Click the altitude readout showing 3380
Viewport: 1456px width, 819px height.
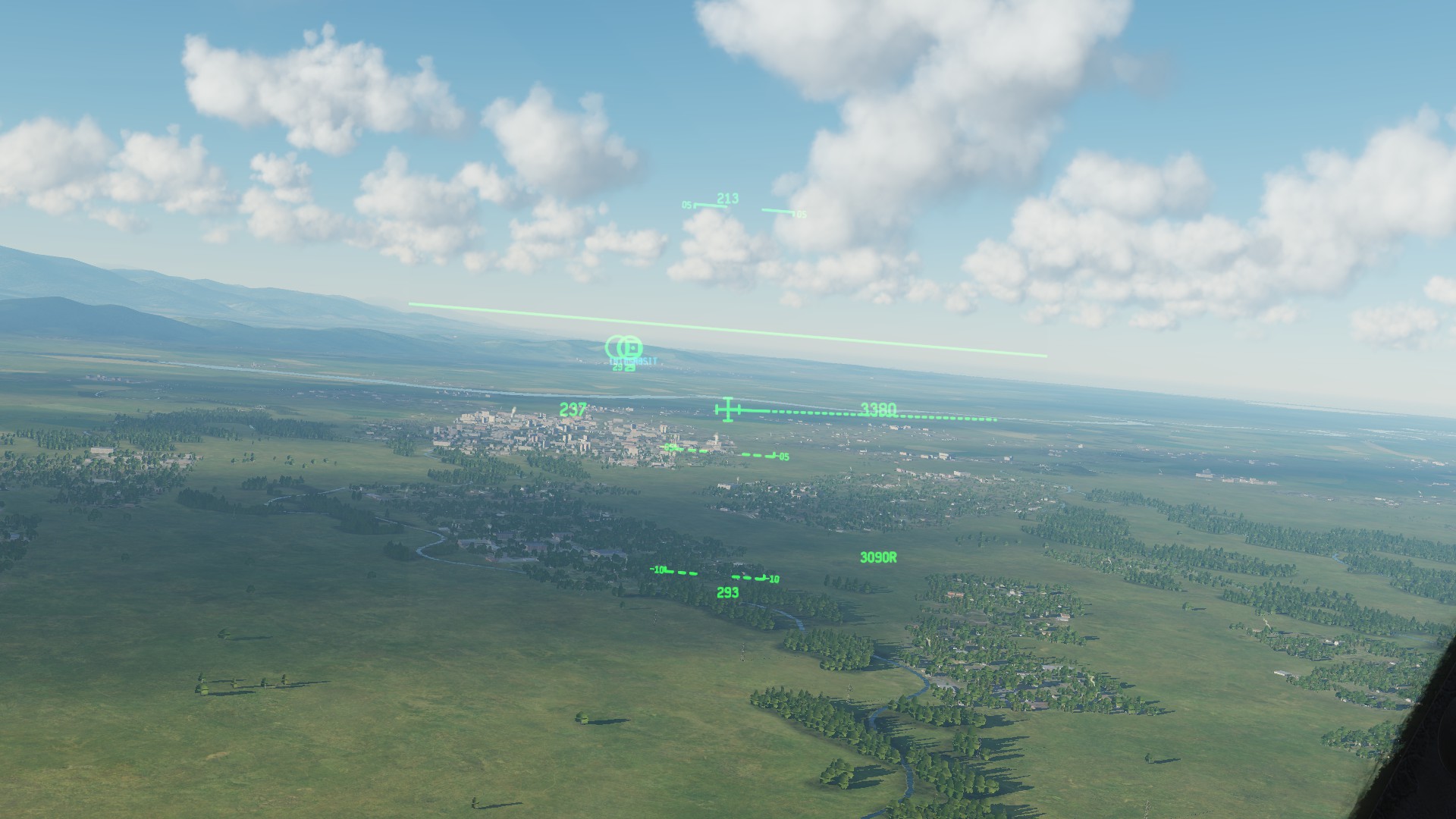coord(880,410)
